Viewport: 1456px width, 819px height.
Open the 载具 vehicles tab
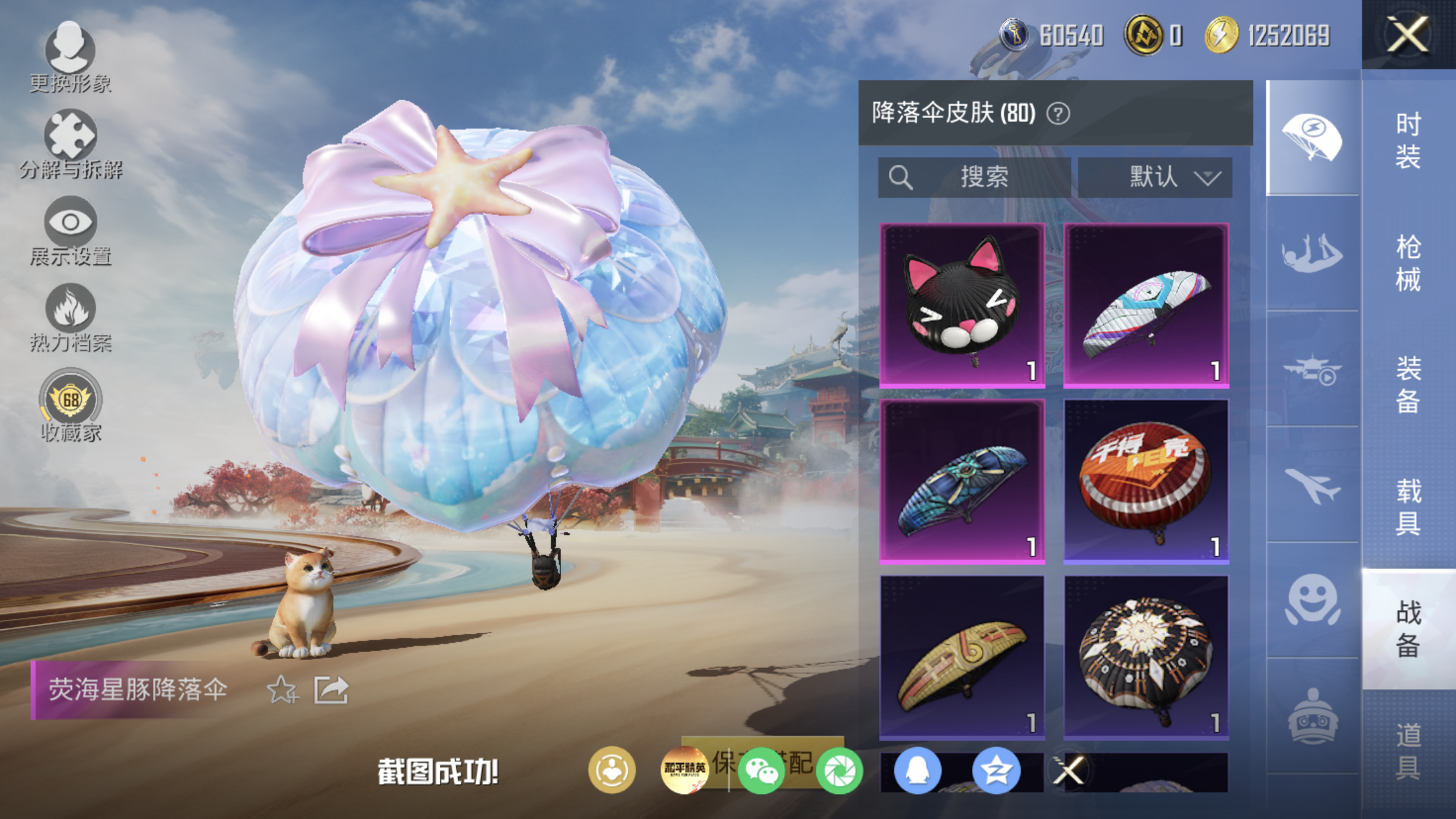click(x=1408, y=506)
